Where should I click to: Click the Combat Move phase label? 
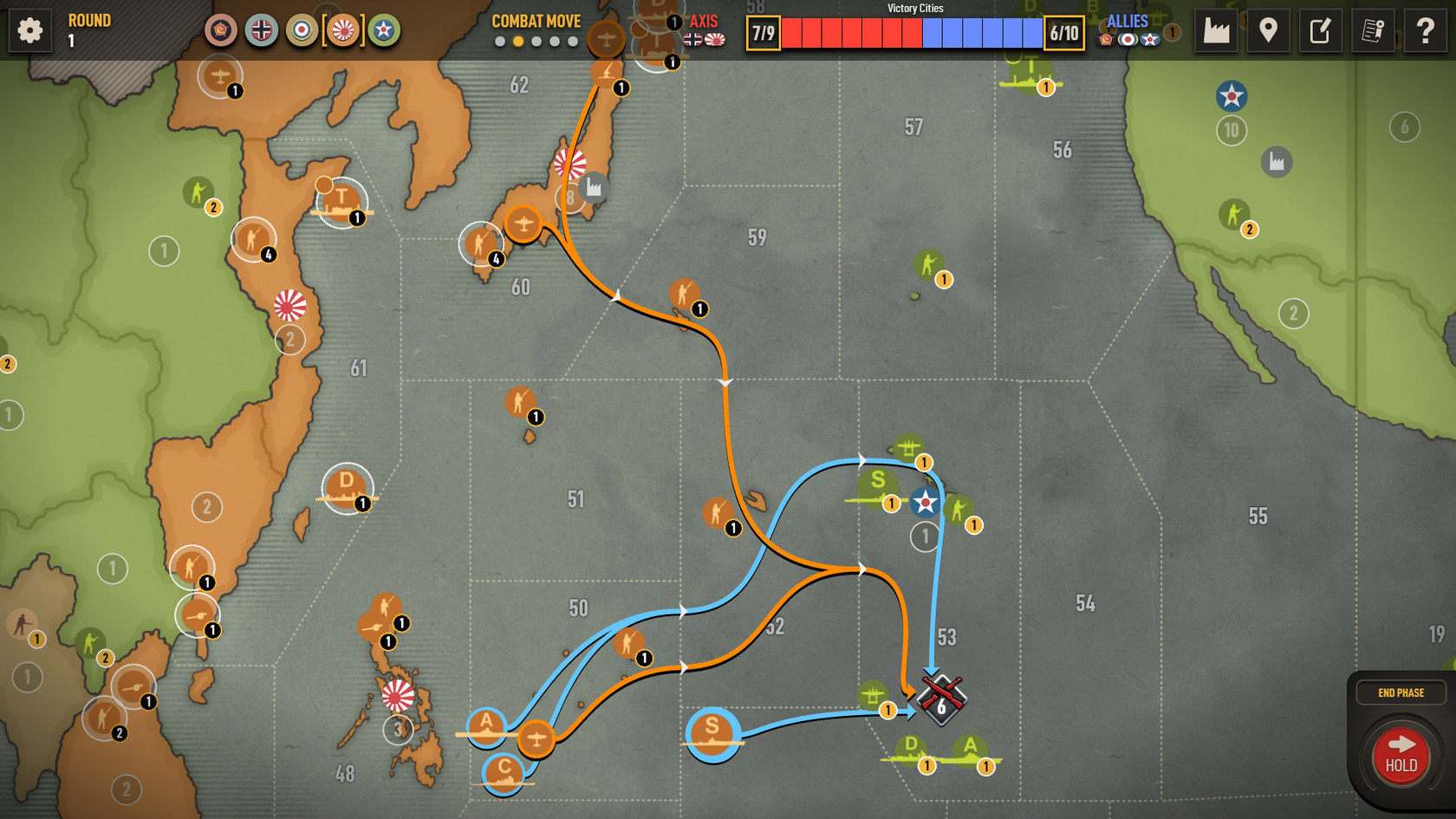click(x=536, y=21)
